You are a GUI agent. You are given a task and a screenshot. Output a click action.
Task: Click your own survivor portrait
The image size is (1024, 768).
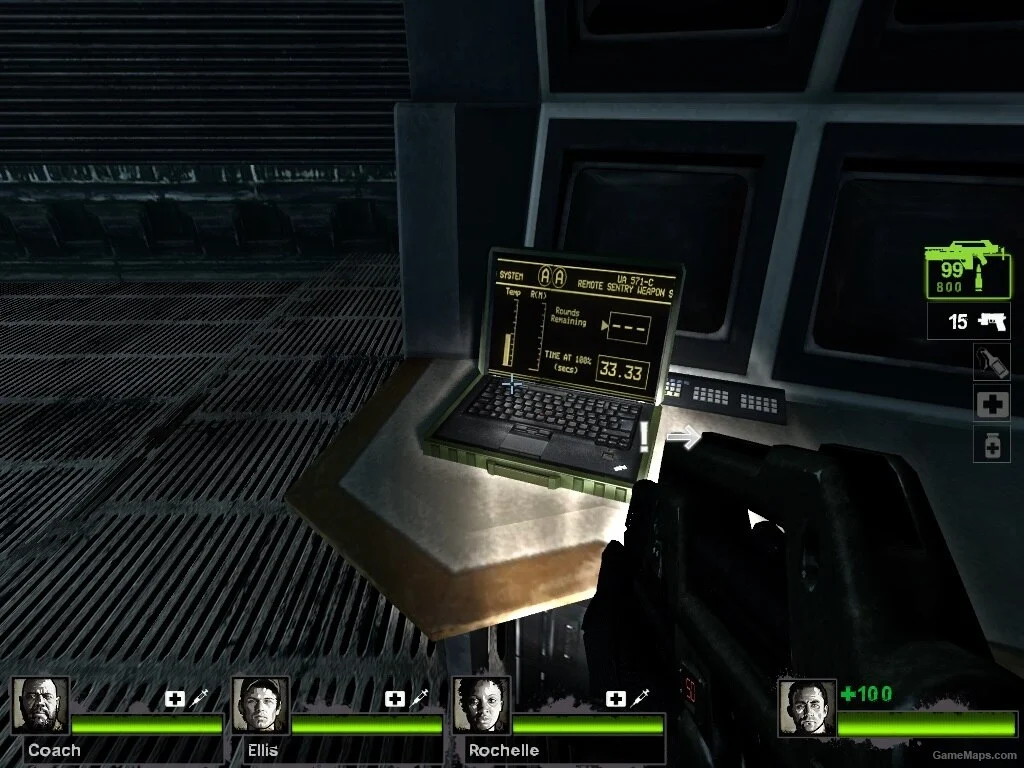807,708
